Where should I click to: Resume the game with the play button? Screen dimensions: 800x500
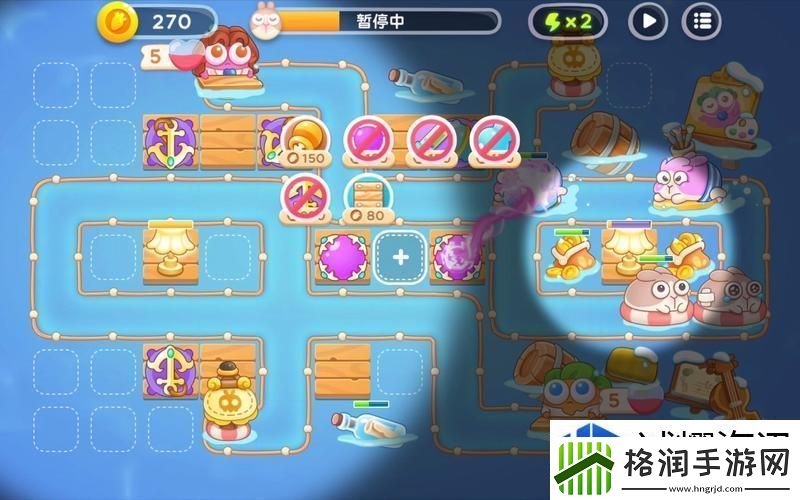[x=648, y=20]
